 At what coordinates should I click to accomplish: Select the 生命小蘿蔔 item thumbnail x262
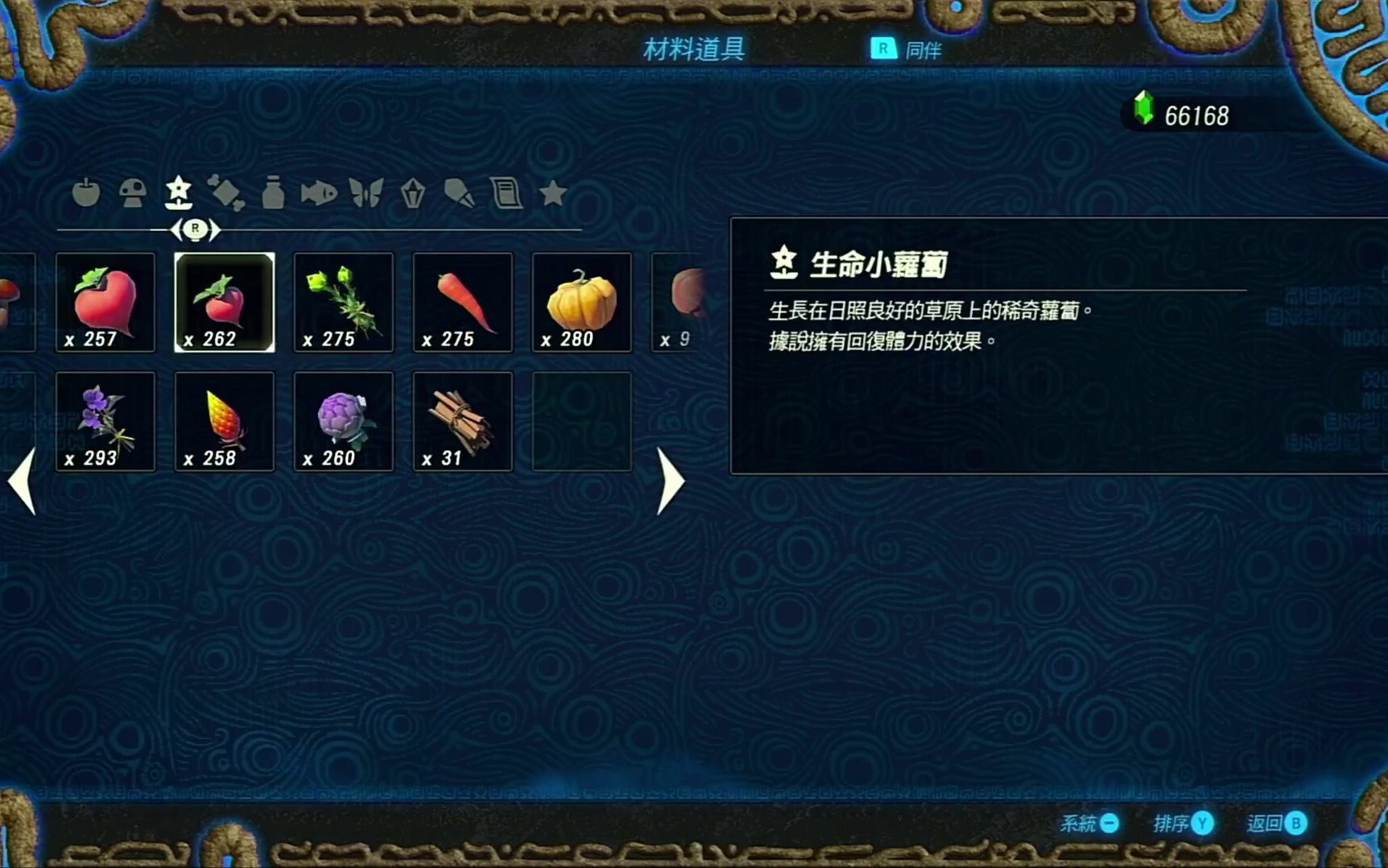(x=224, y=302)
